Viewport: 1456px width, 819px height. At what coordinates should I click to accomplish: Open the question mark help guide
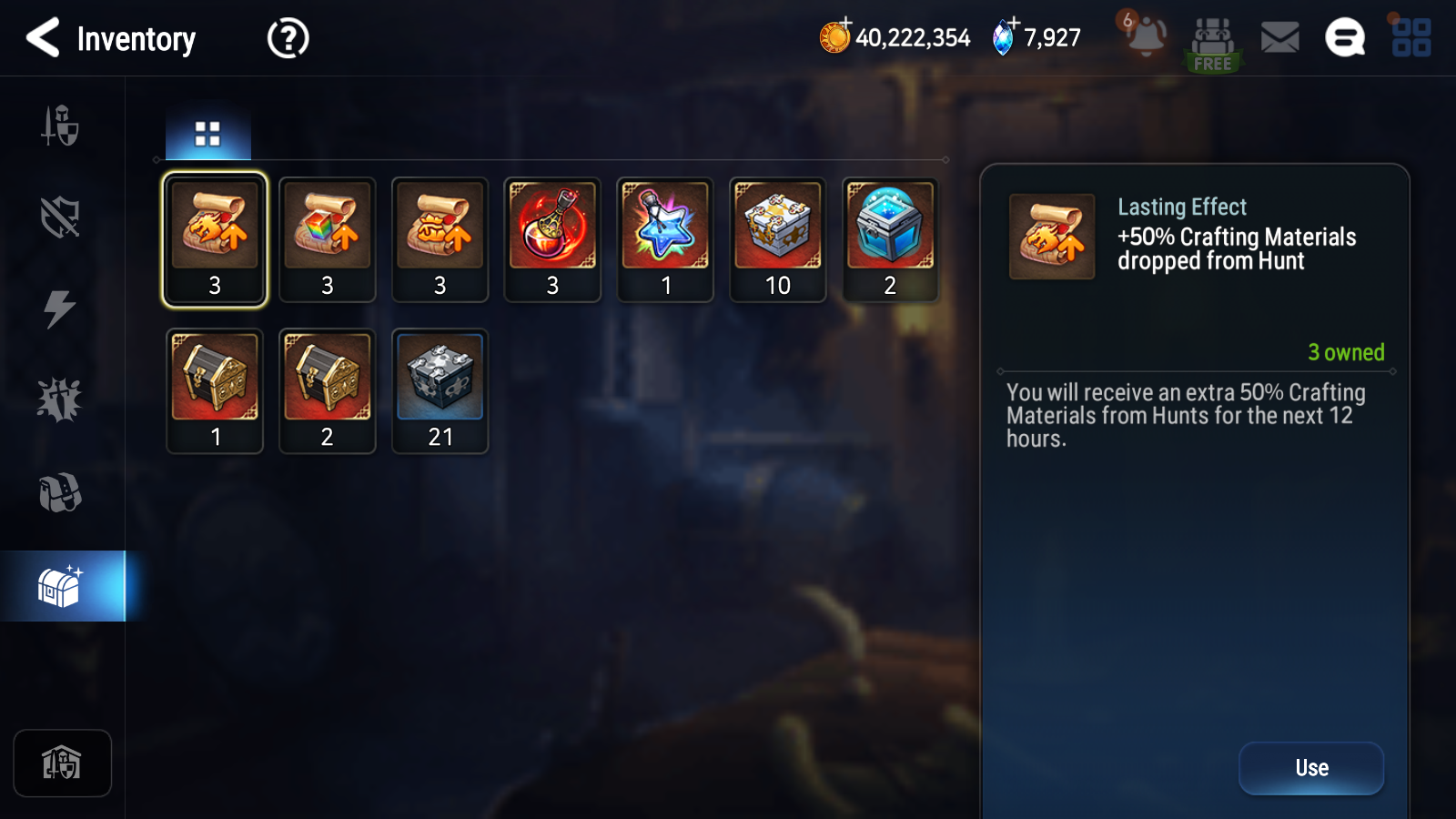point(288,38)
